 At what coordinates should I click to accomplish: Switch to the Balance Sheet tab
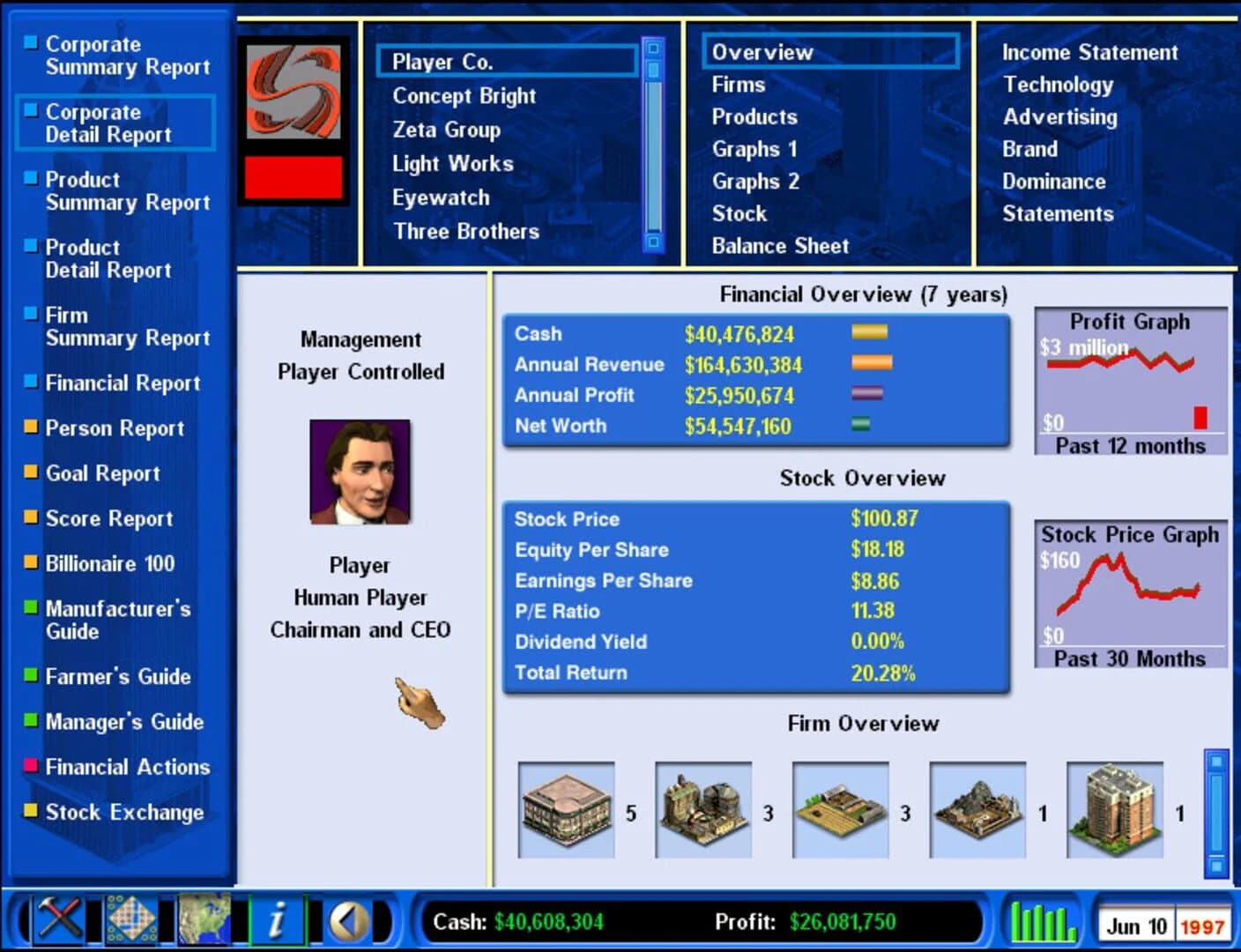click(779, 246)
